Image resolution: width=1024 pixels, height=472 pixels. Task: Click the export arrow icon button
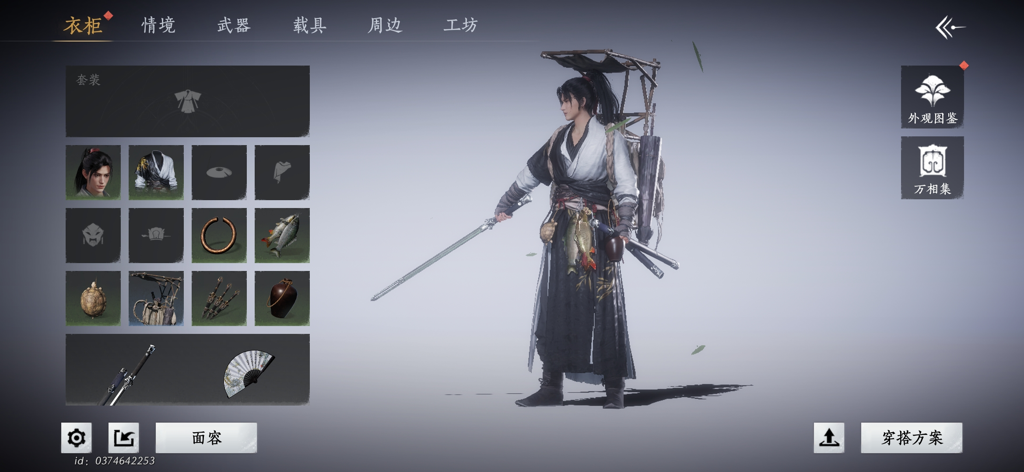(124, 438)
